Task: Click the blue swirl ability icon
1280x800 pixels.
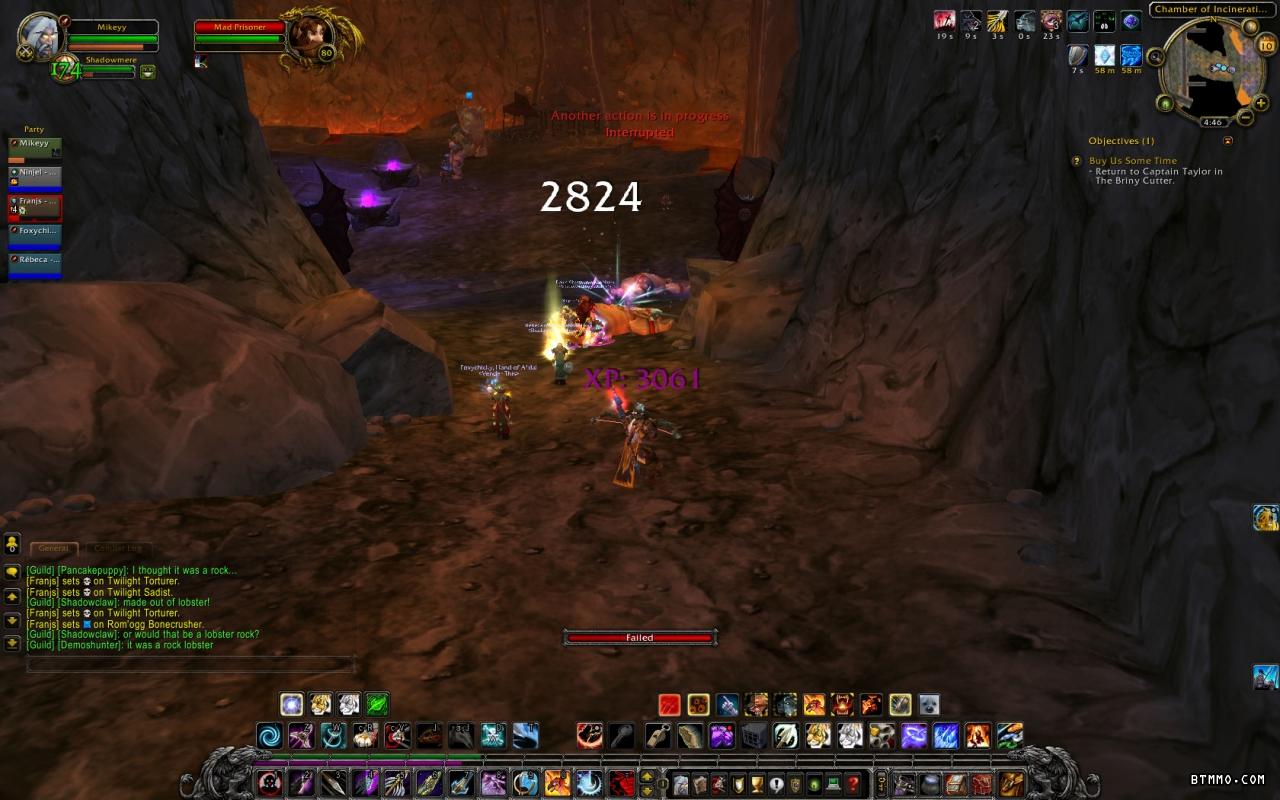Action: tap(269, 736)
